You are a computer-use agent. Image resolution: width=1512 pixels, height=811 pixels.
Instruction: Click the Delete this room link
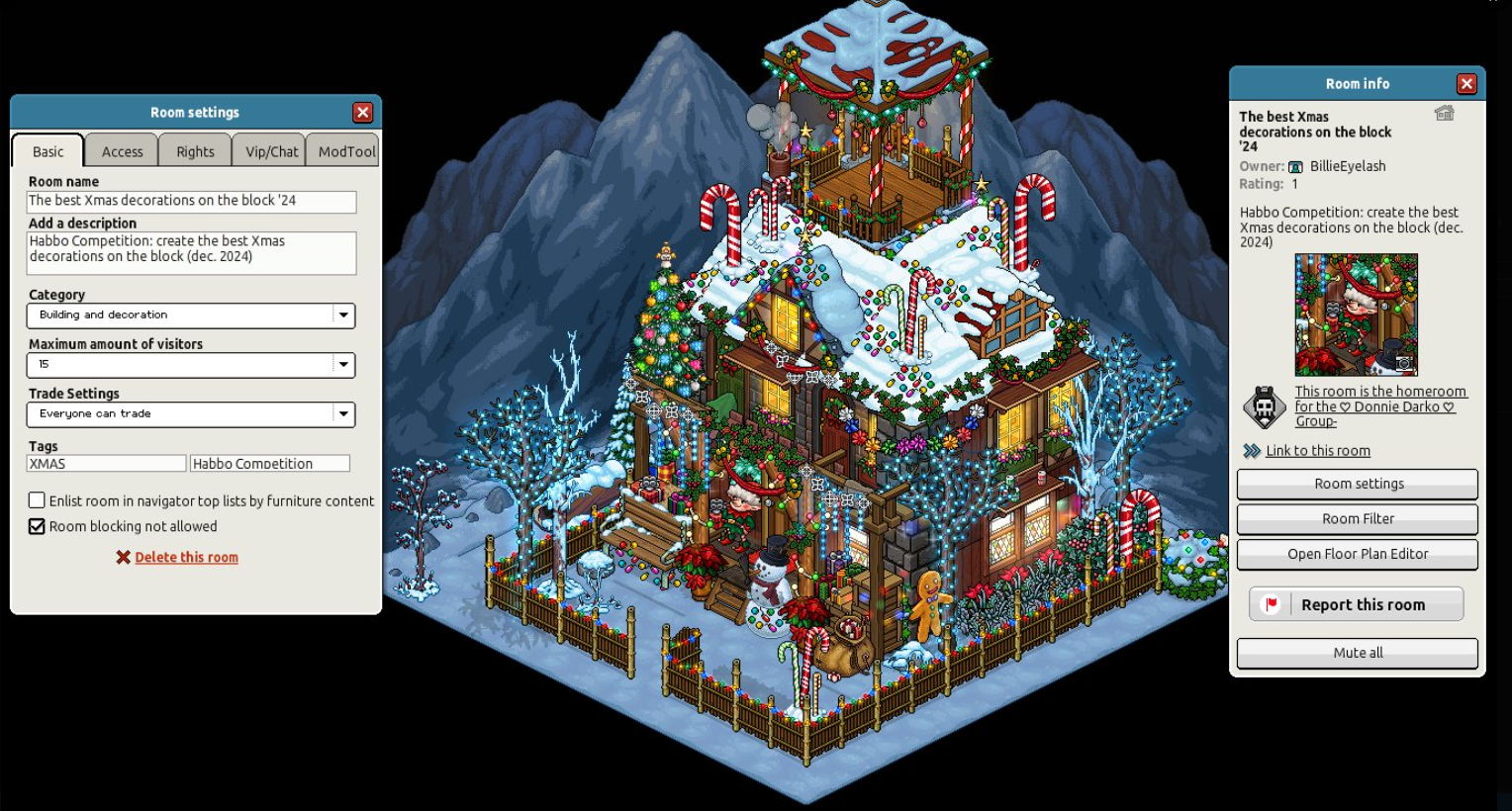[x=186, y=558]
